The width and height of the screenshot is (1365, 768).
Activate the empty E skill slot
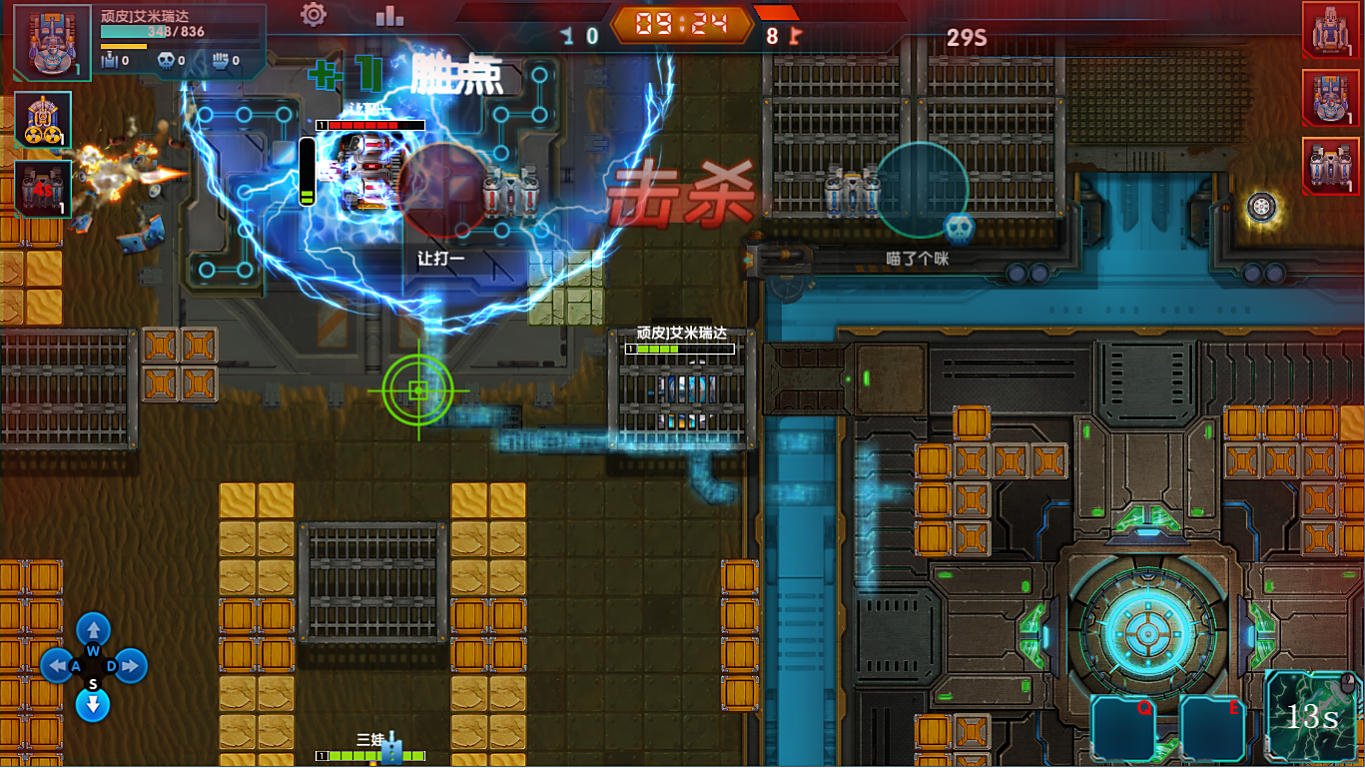pos(1212,728)
